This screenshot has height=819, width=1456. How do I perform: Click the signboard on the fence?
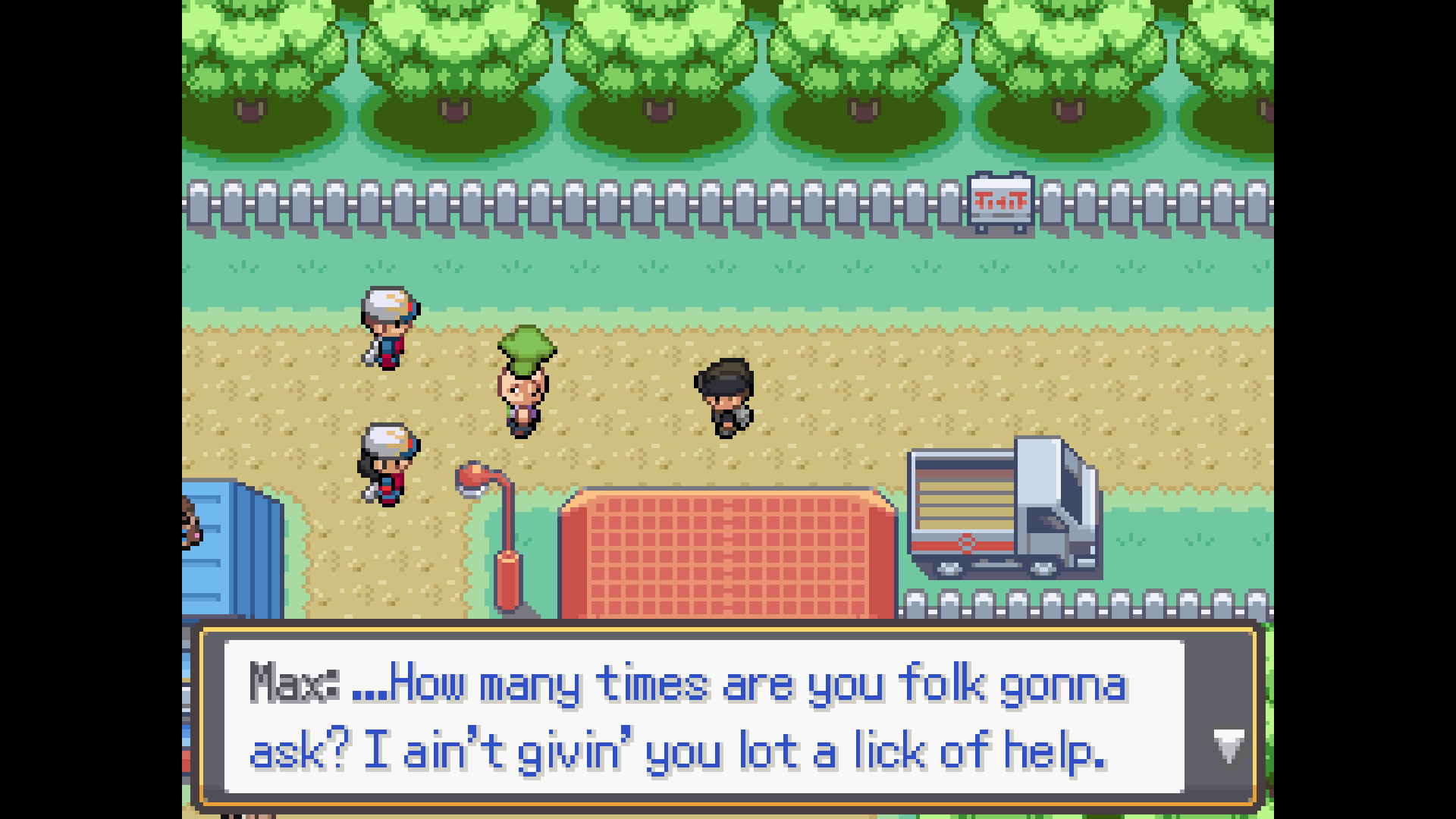coord(999,201)
